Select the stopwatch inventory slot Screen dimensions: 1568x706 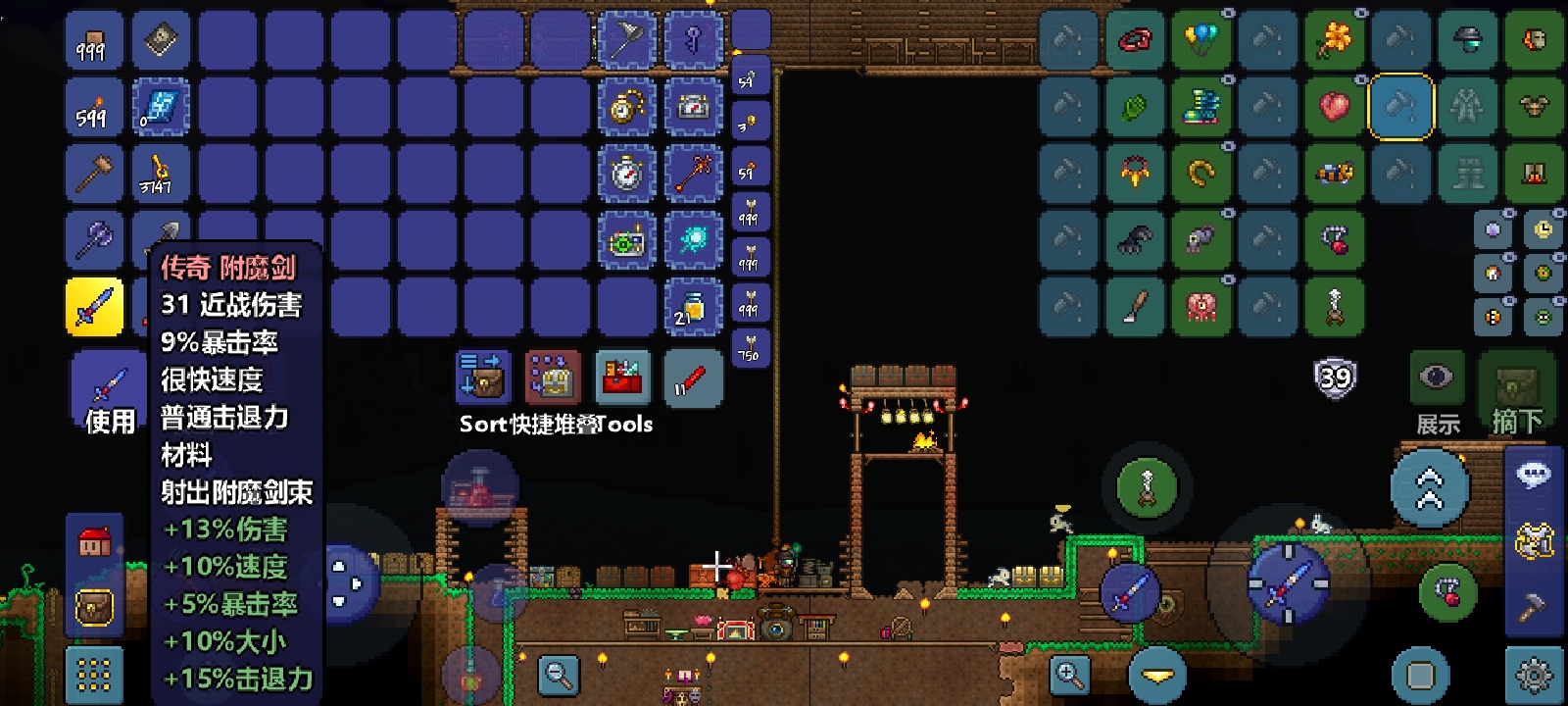pyautogui.click(x=626, y=174)
